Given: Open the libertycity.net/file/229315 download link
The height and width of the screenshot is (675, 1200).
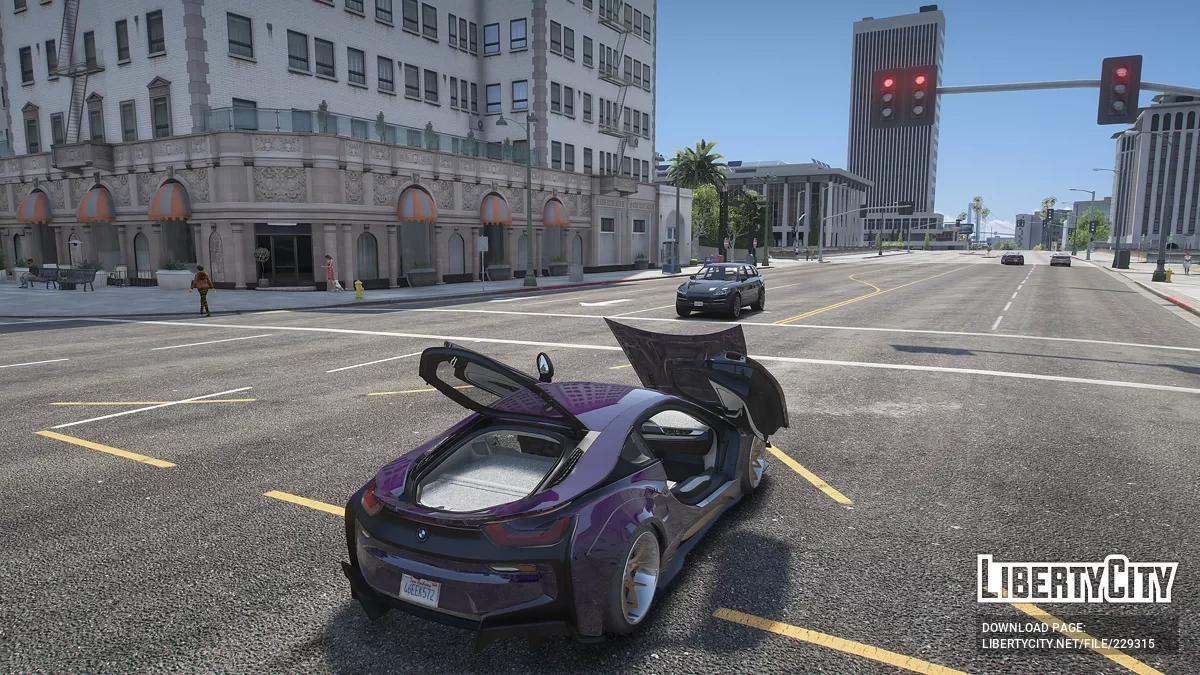Looking at the screenshot, I should [1068, 644].
